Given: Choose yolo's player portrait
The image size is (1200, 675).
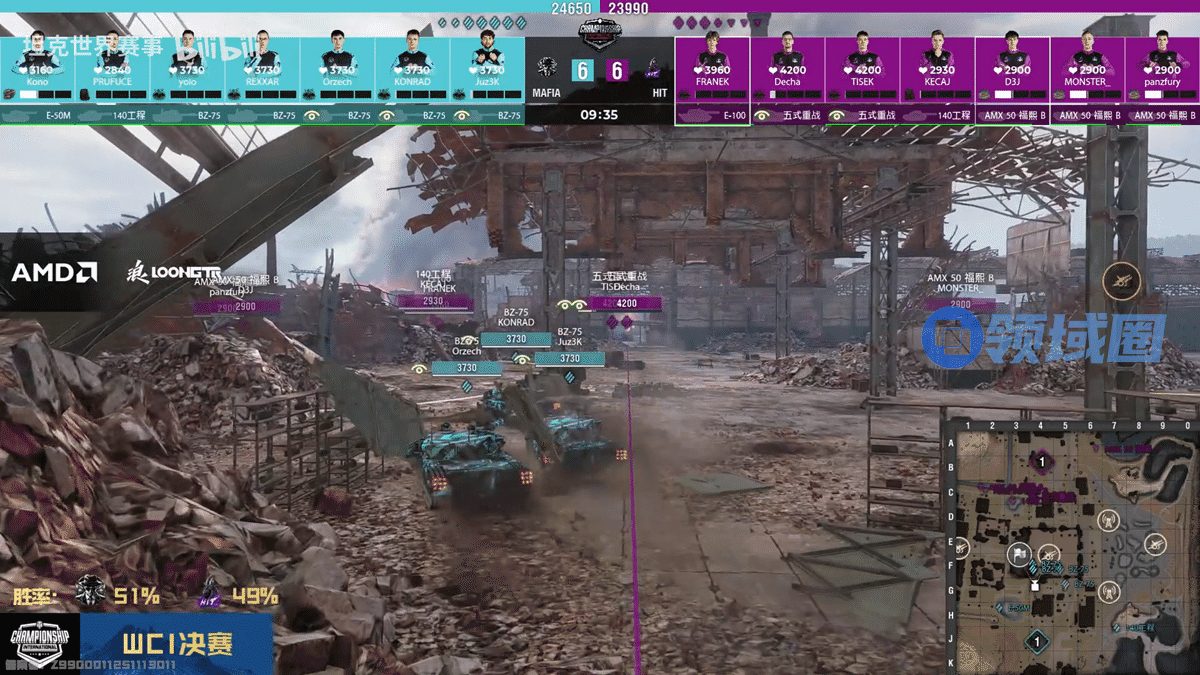Looking at the screenshot, I should (187, 50).
